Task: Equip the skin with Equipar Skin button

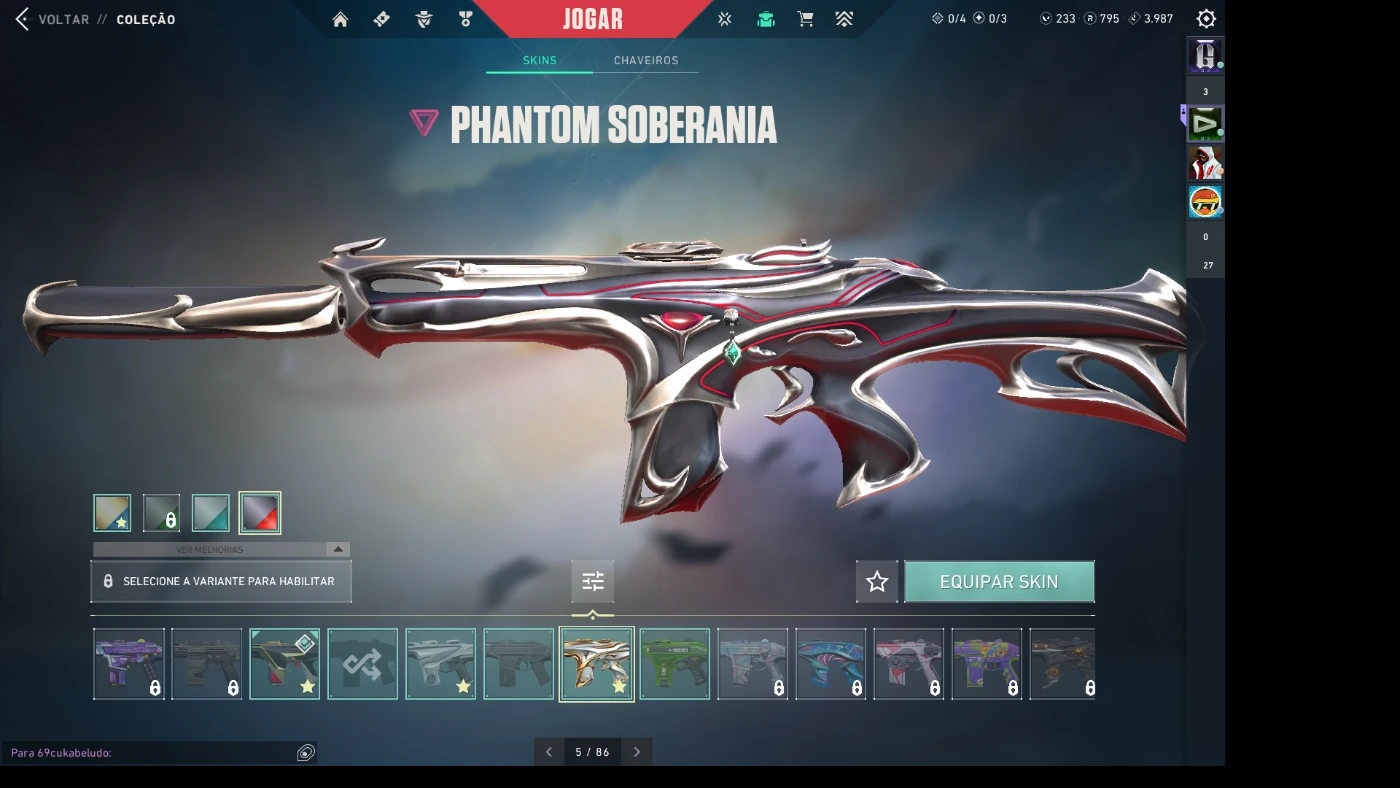Action: 999,582
